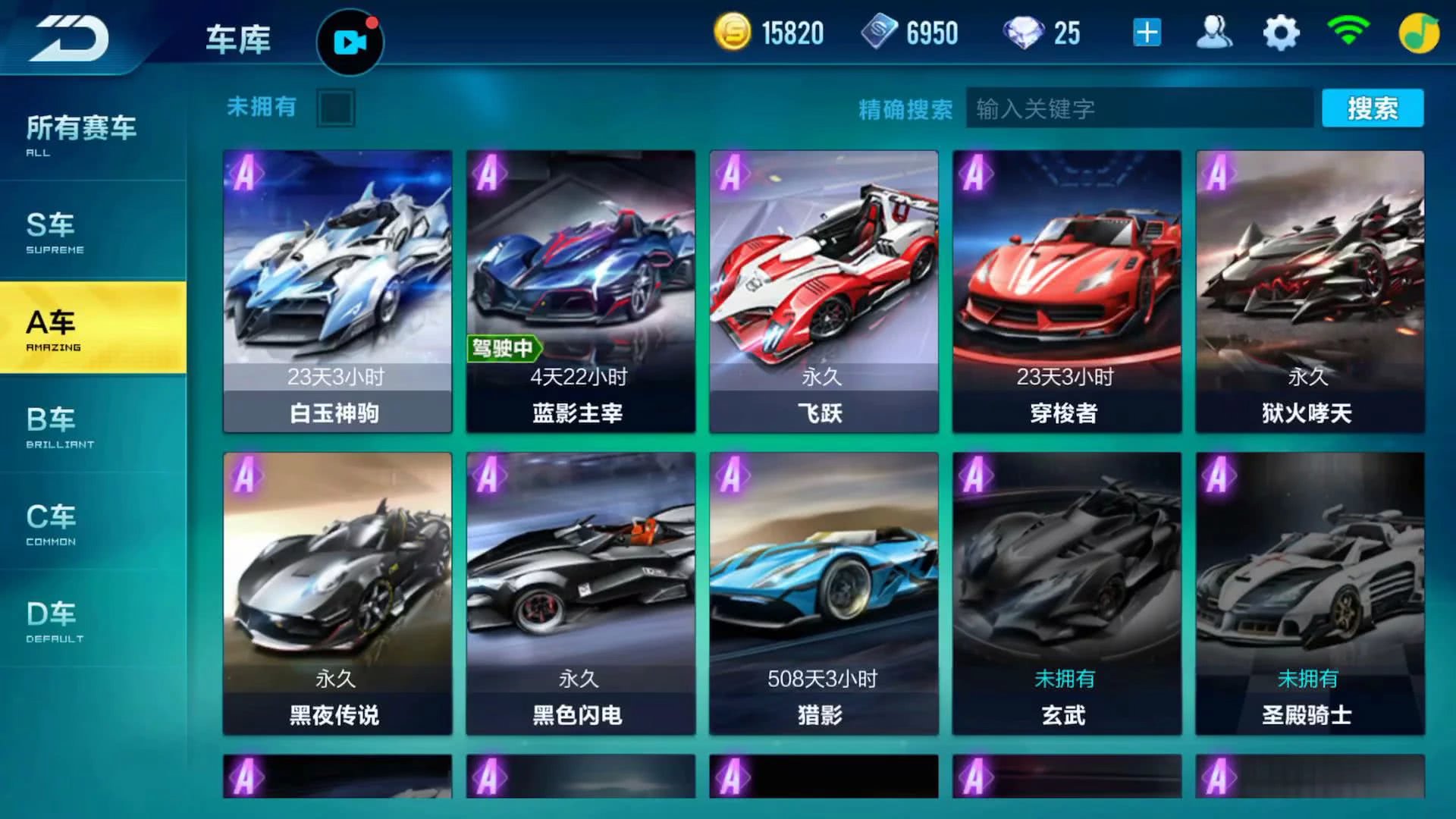Open the game settings gear icon
Screen dimensions: 1456x819
[x=1280, y=33]
